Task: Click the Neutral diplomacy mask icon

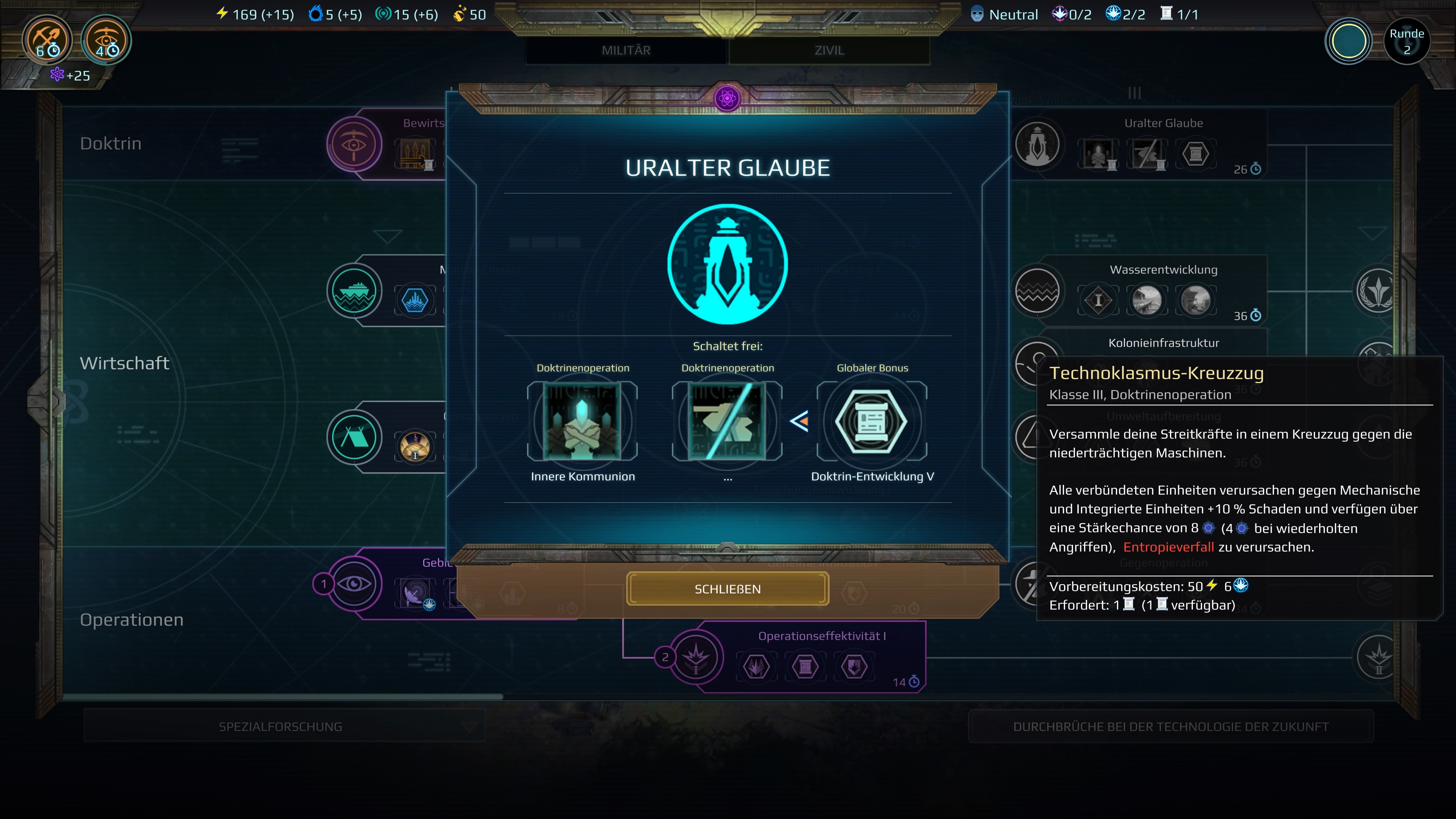Action: point(976,14)
